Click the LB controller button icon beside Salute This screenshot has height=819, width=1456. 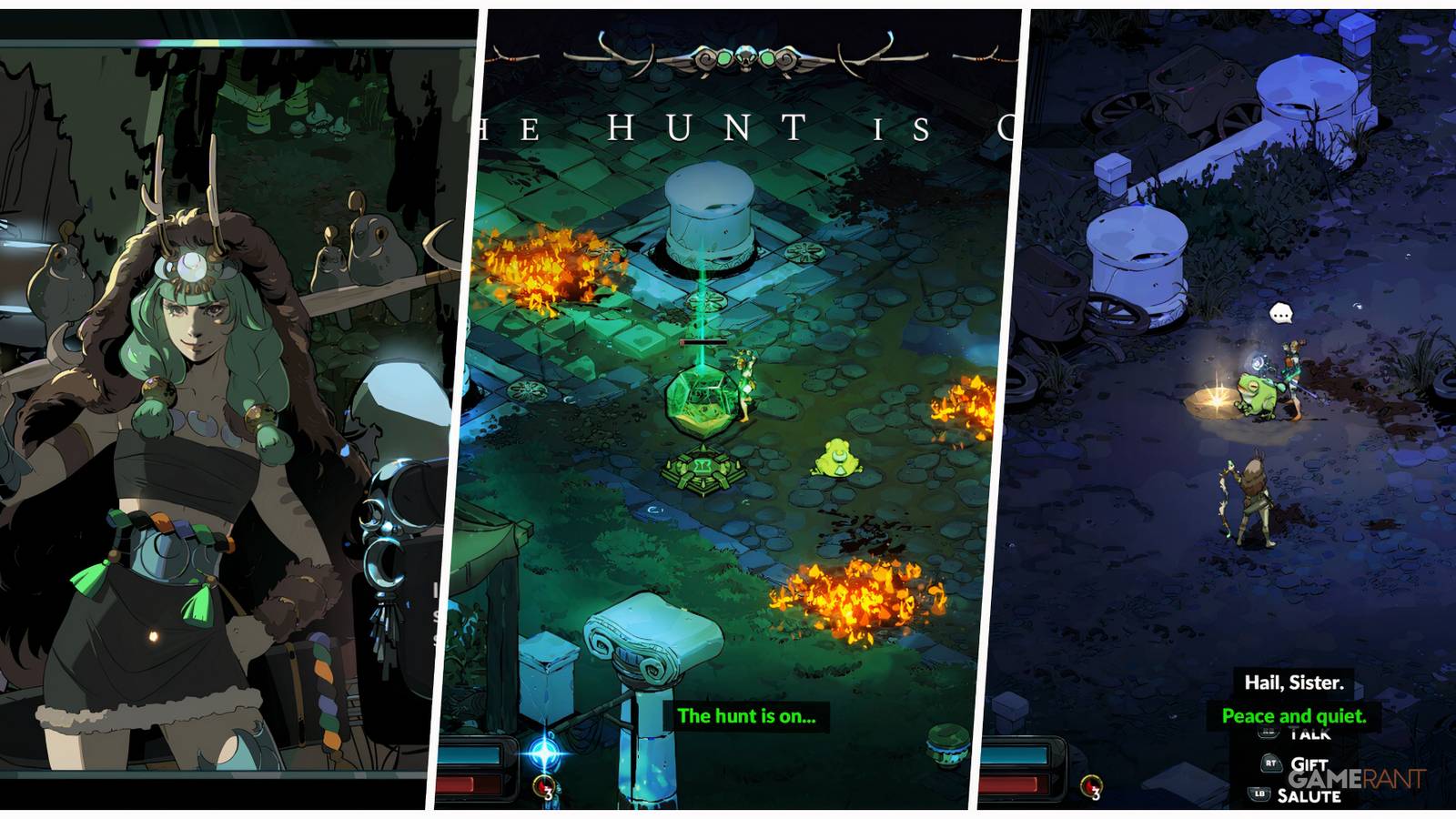pyautogui.click(x=1259, y=792)
